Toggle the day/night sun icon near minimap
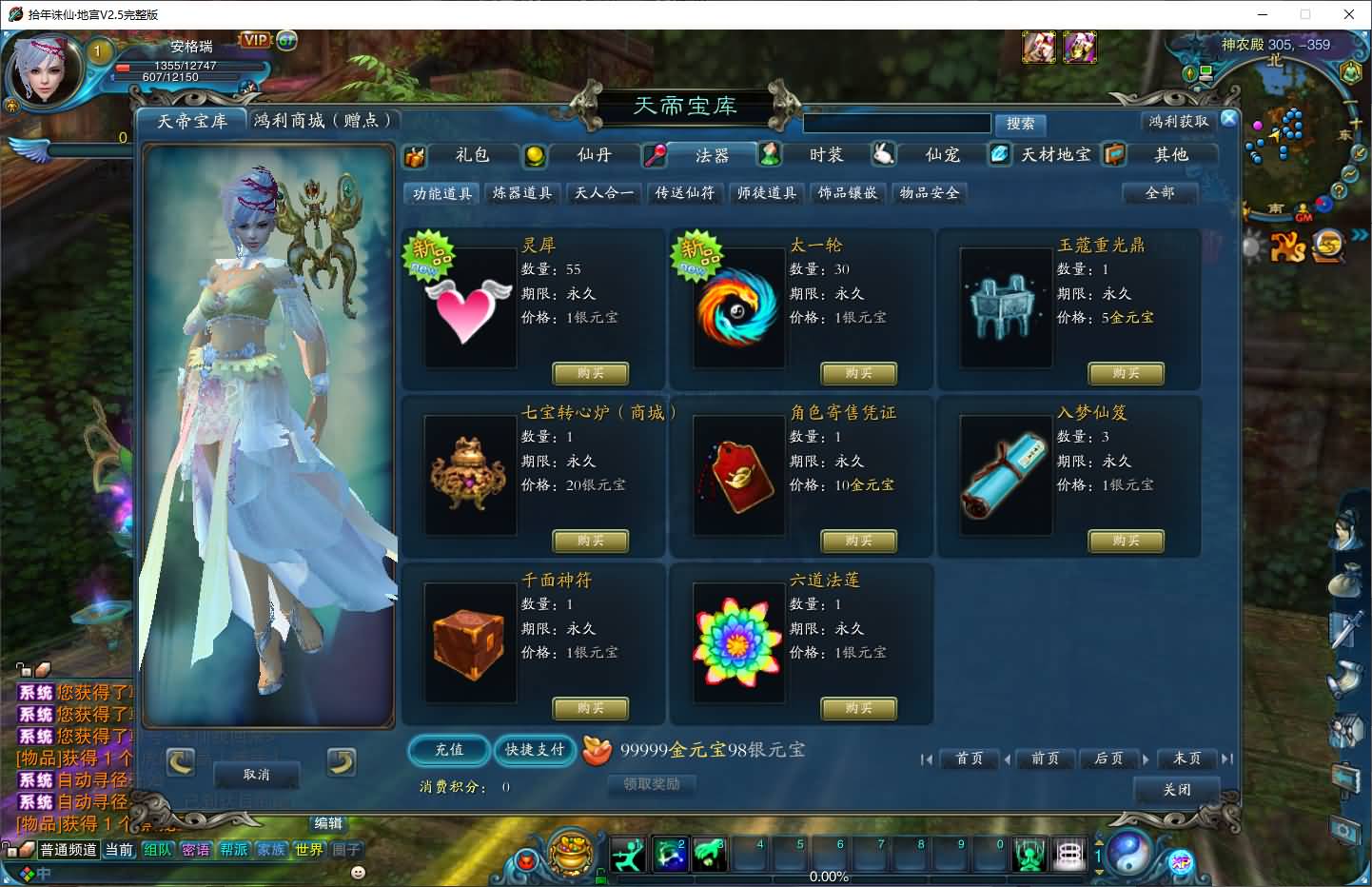Image resolution: width=1372 pixels, height=887 pixels. (1250, 246)
